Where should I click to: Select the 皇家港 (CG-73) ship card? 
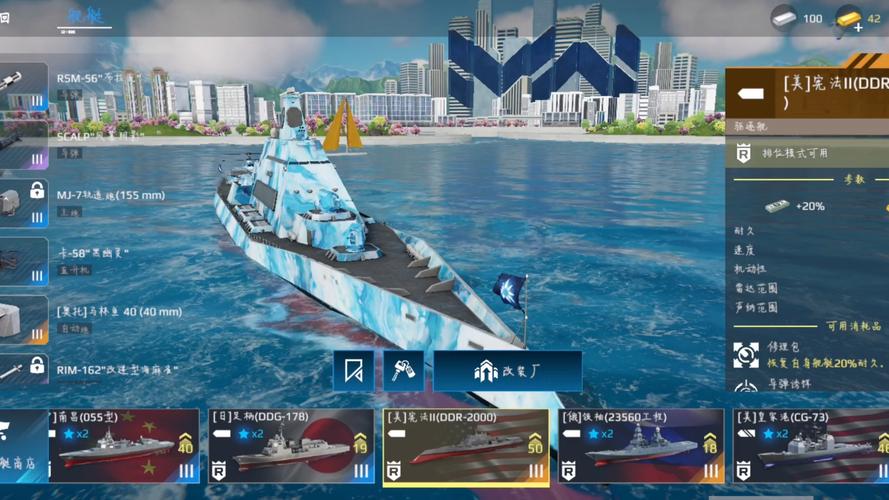pyautogui.click(x=810, y=445)
